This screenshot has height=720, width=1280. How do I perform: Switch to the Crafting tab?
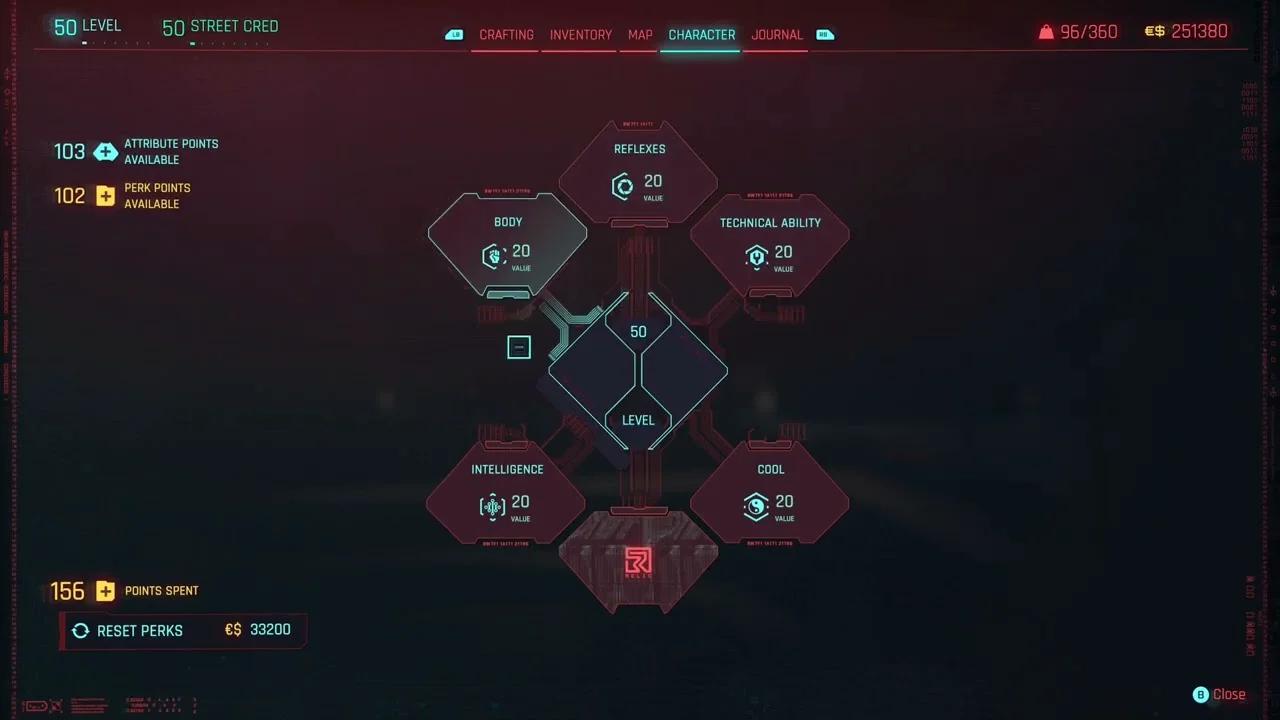pyautogui.click(x=506, y=34)
